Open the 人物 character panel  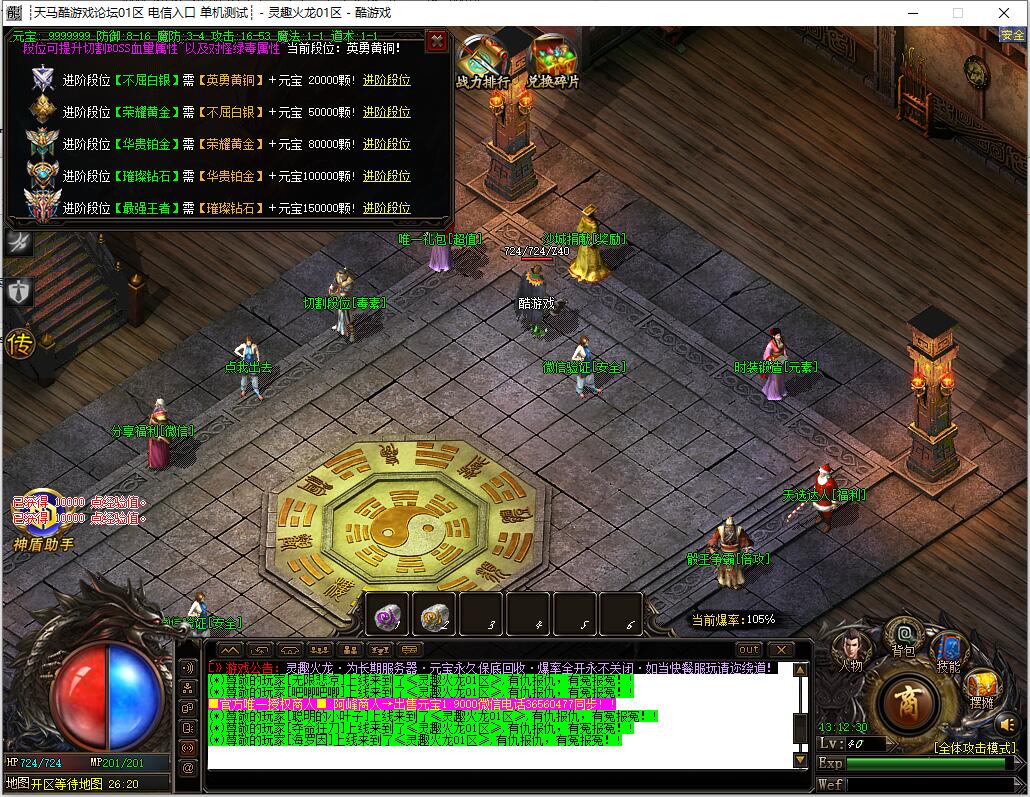[851, 648]
